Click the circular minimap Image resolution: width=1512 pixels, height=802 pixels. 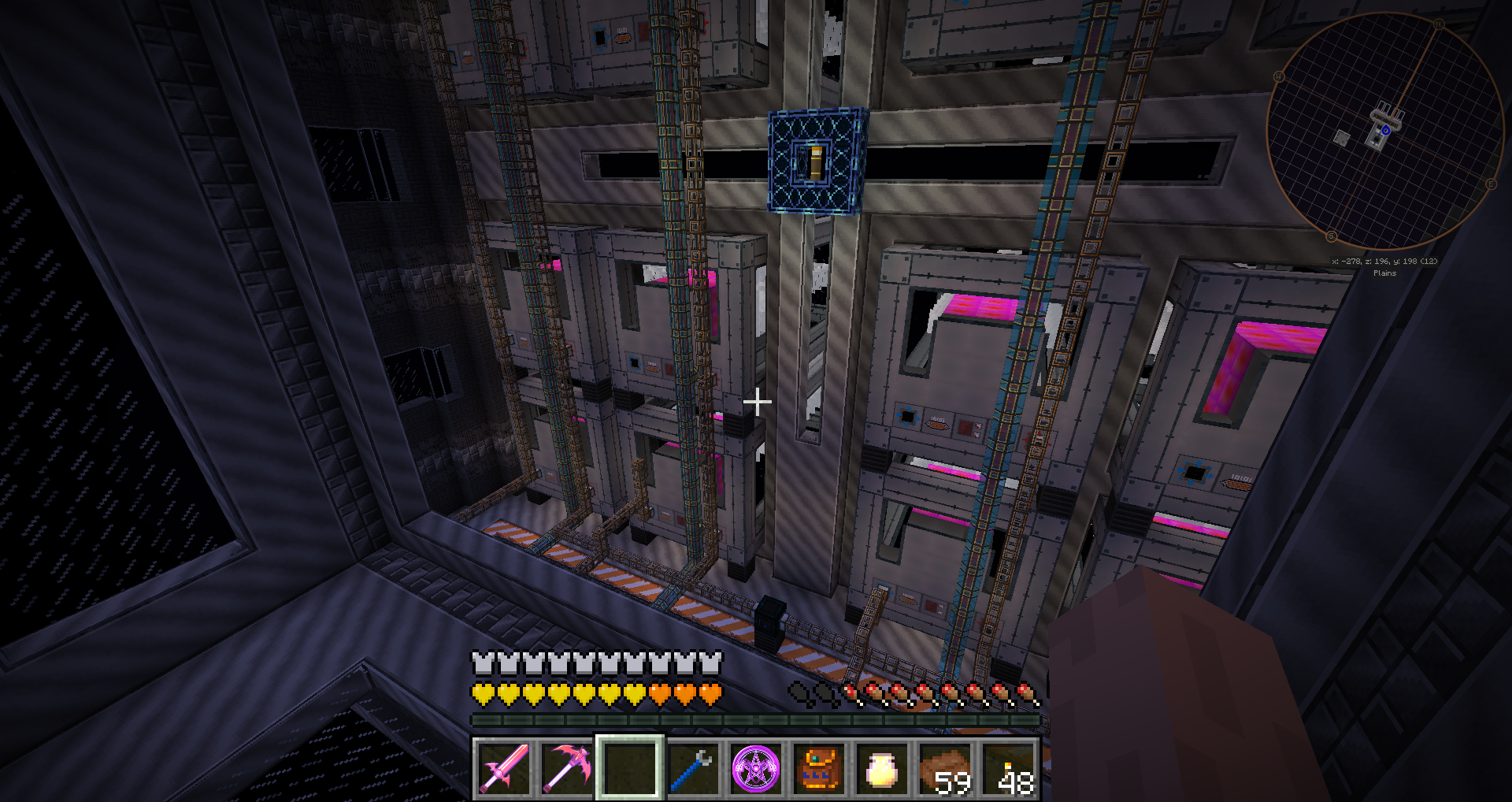click(1384, 132)
